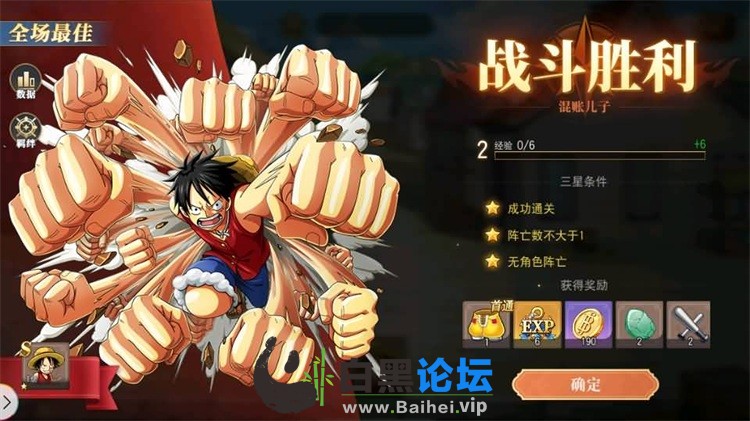The image size is (750, 421).
Task: Open the 羁绊 bonds panel
Action: [x=25, y=130]
